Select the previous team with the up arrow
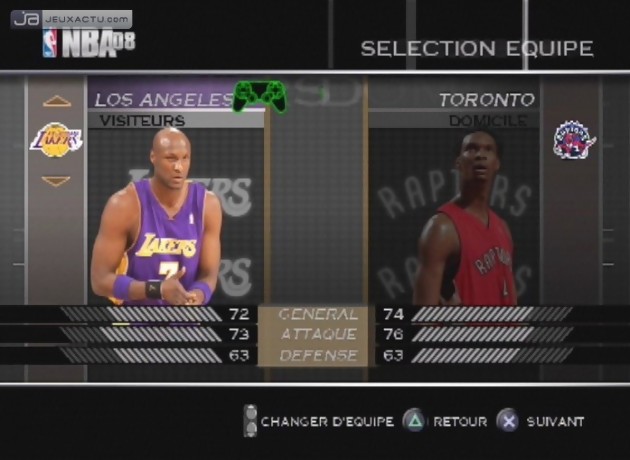 click(x=57, y=101)
